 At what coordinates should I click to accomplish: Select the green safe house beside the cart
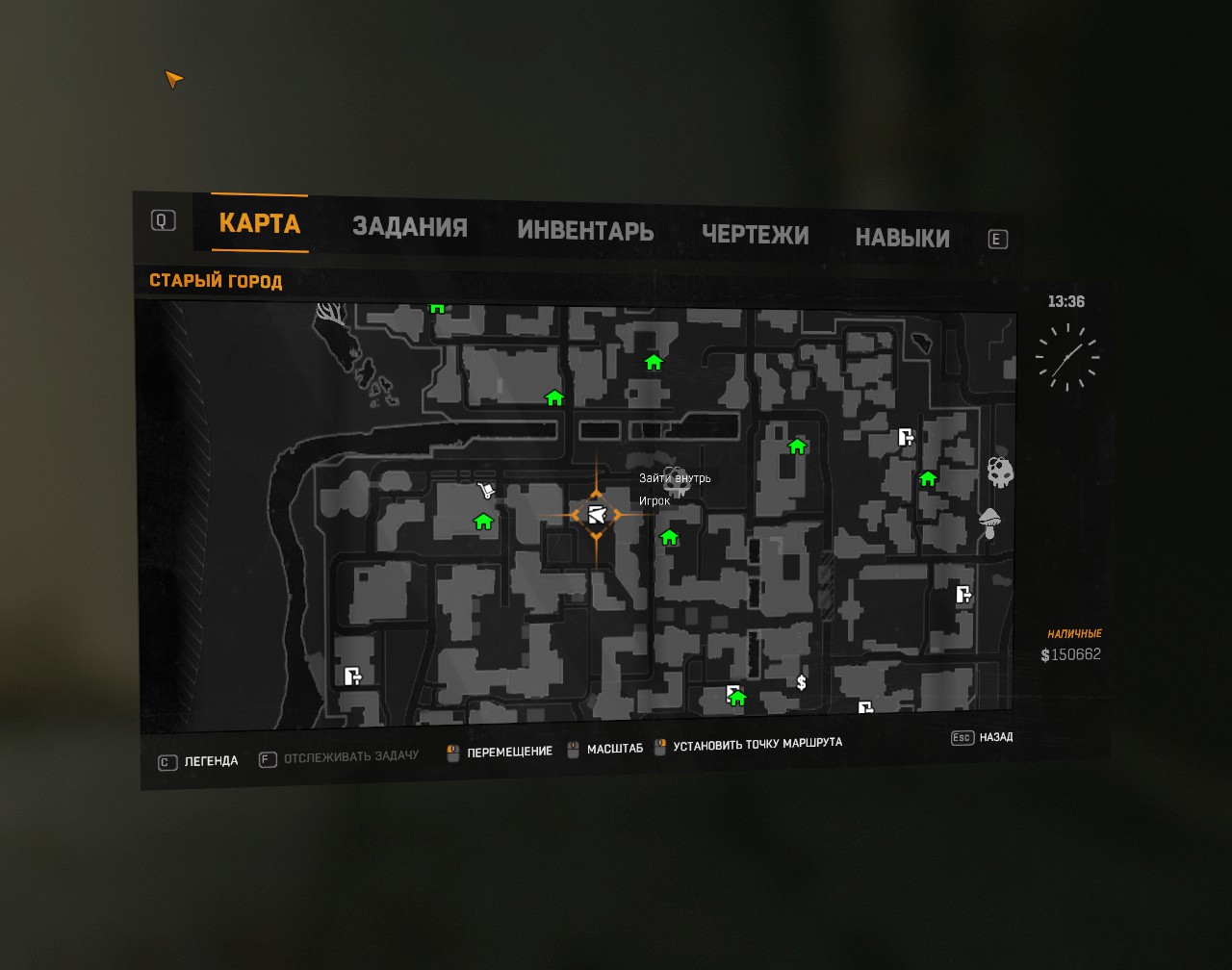pos(483,522)
